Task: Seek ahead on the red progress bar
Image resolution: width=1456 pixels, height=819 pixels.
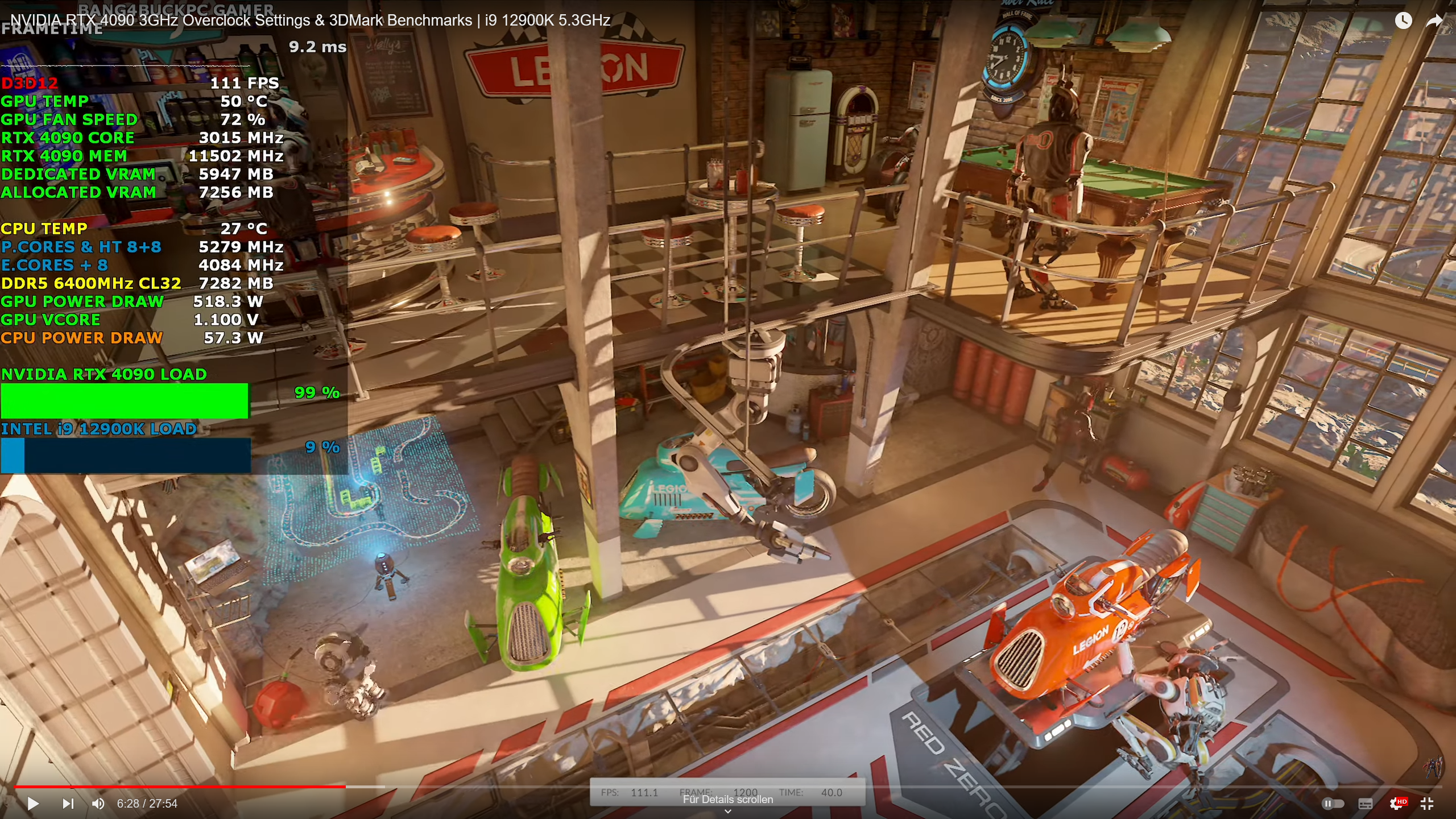Action: click(x=512, y=787)
